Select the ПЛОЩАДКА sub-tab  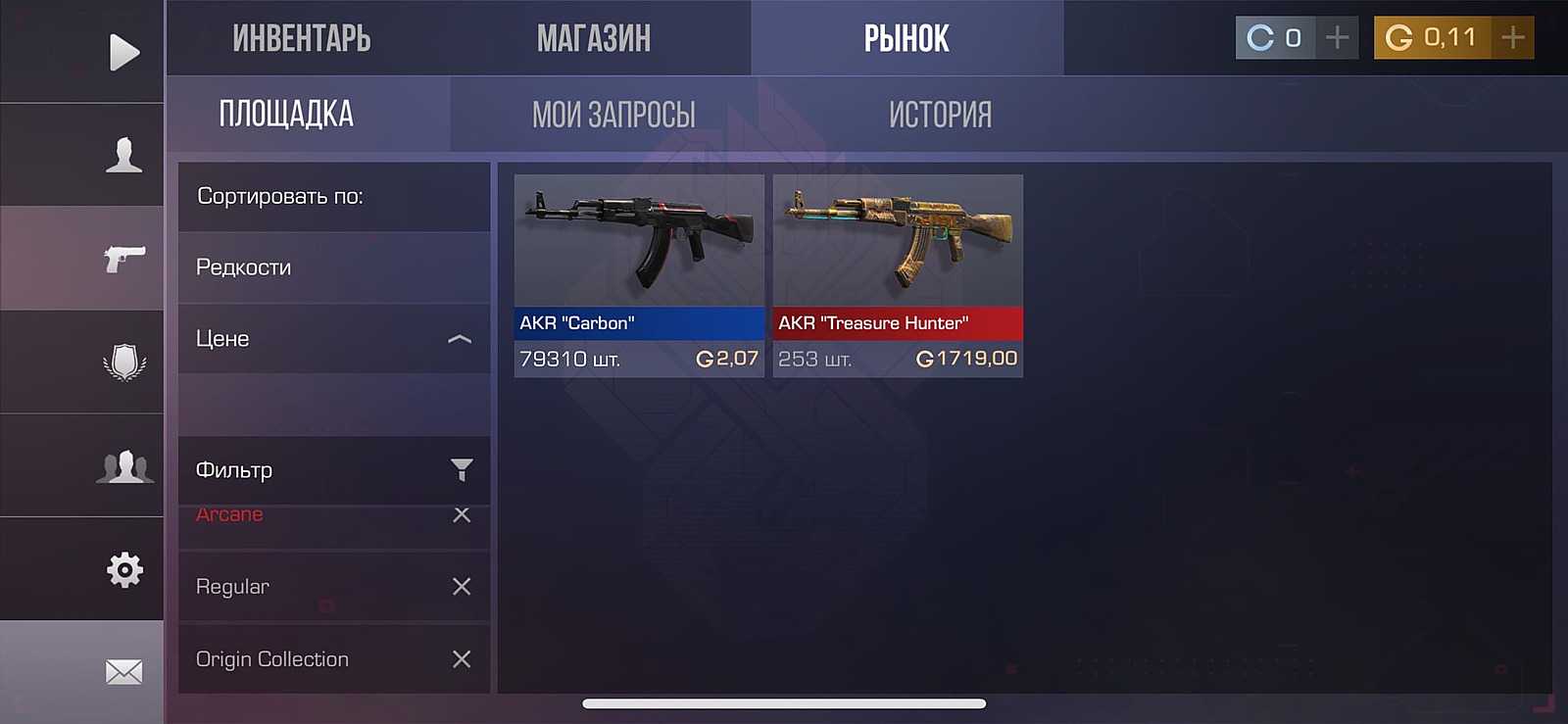(286, 115)
